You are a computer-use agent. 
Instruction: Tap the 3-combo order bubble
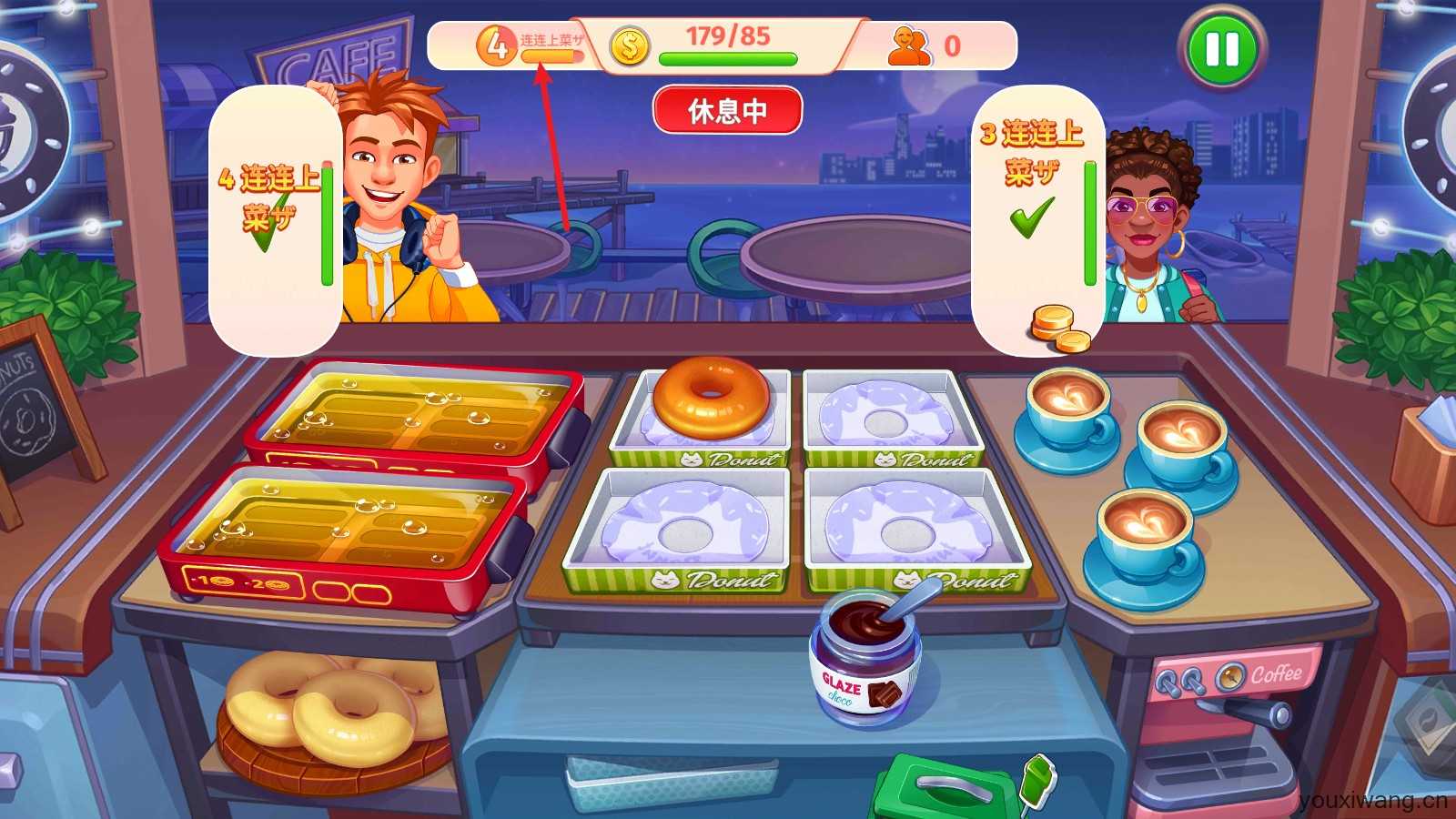point(1037,218)
